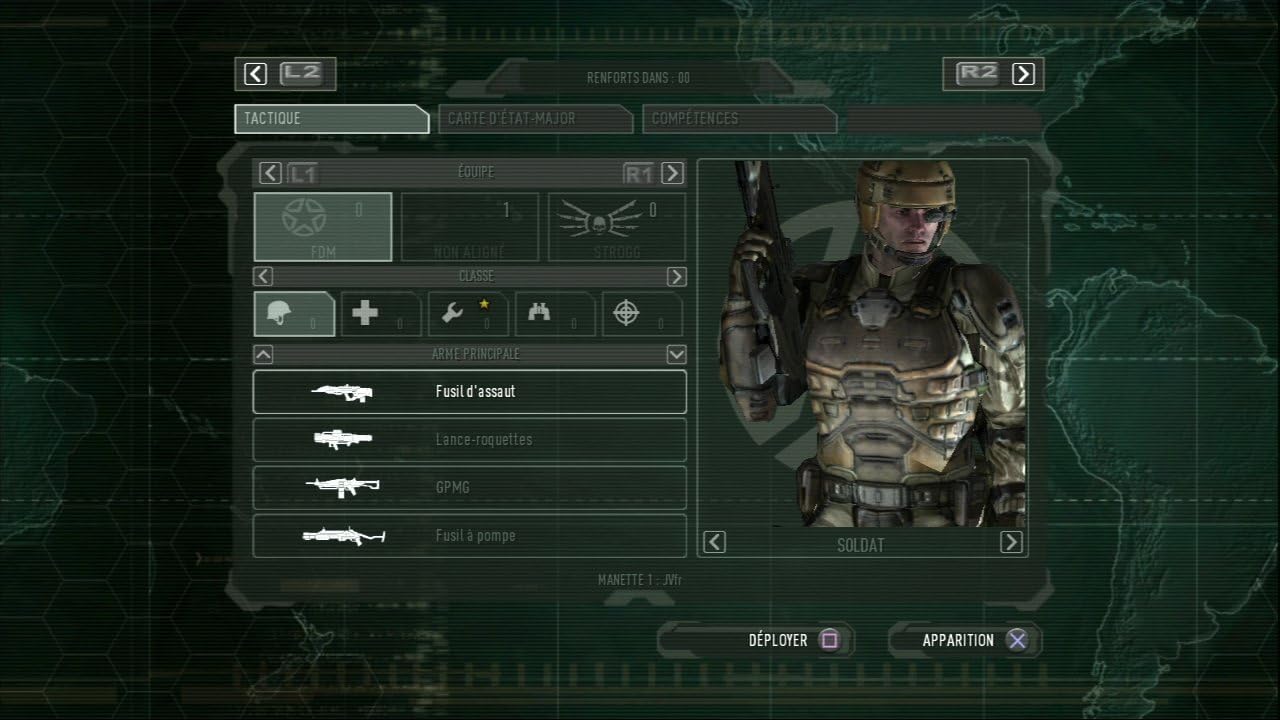Select the soldier helmet class
The height and width of the screenshot is (720, 1280).
click(294, 314)
